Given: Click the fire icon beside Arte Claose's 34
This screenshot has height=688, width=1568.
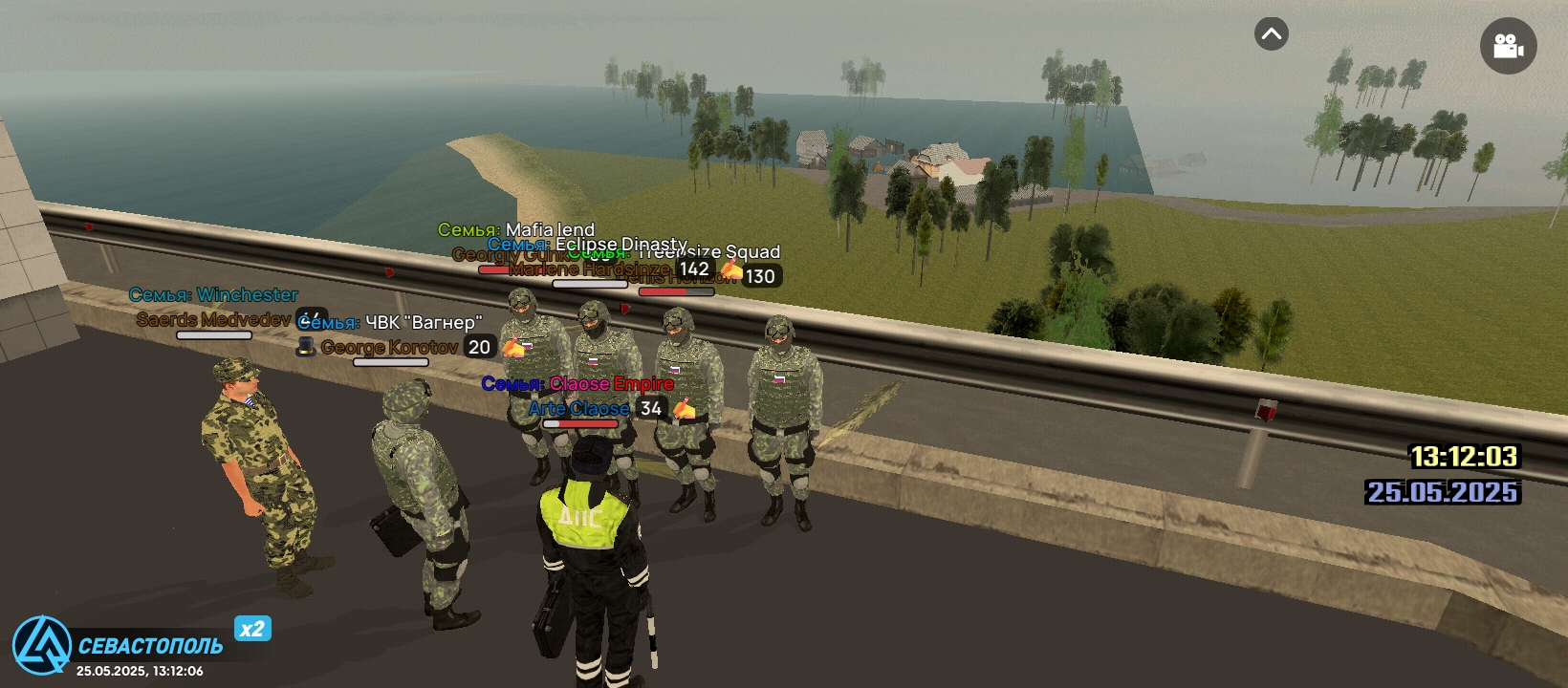Looking at the screenshot, I should click(684, 408).
